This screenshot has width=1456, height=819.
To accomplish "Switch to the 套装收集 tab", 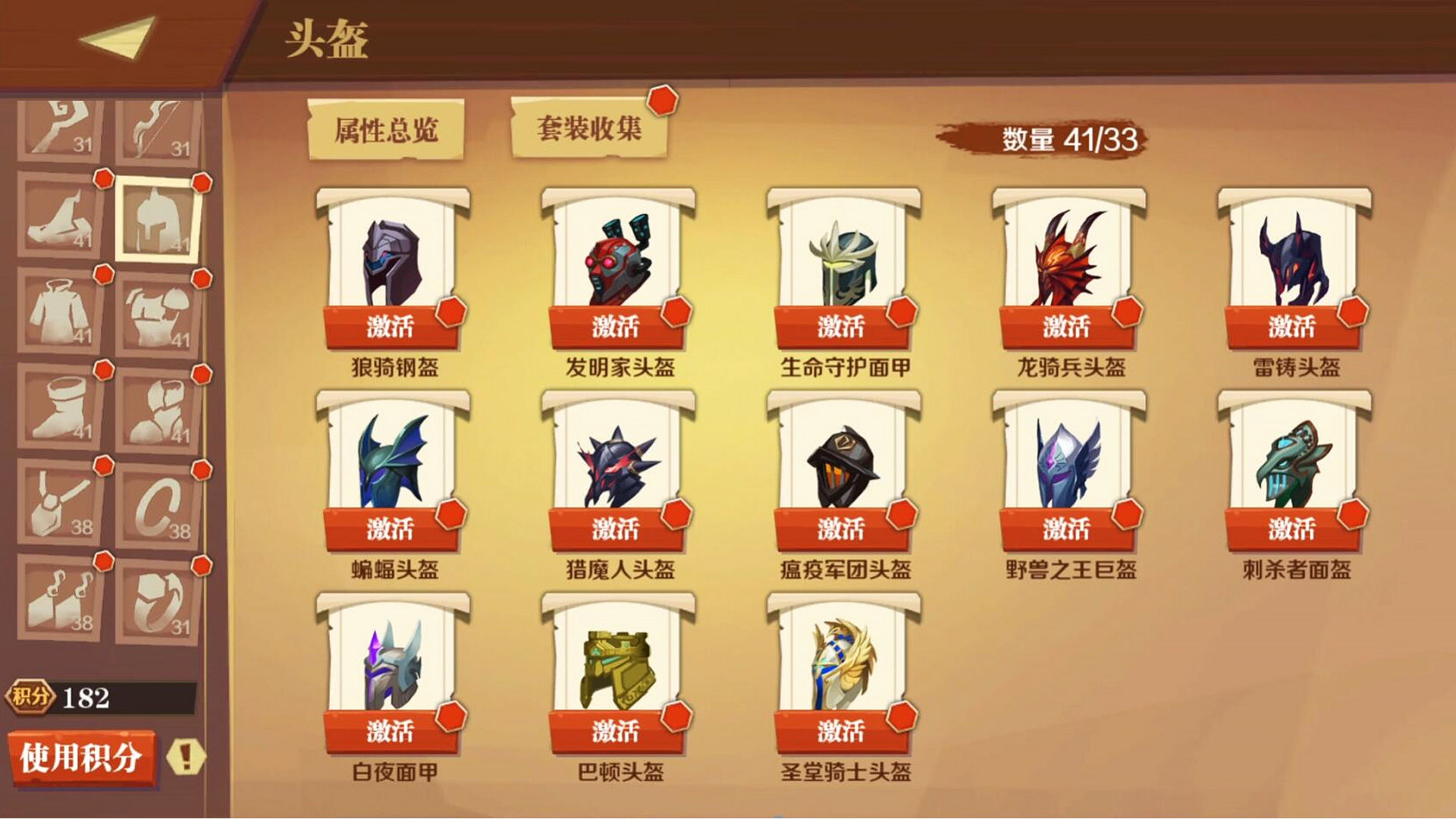I will click(x=590, y=127).
